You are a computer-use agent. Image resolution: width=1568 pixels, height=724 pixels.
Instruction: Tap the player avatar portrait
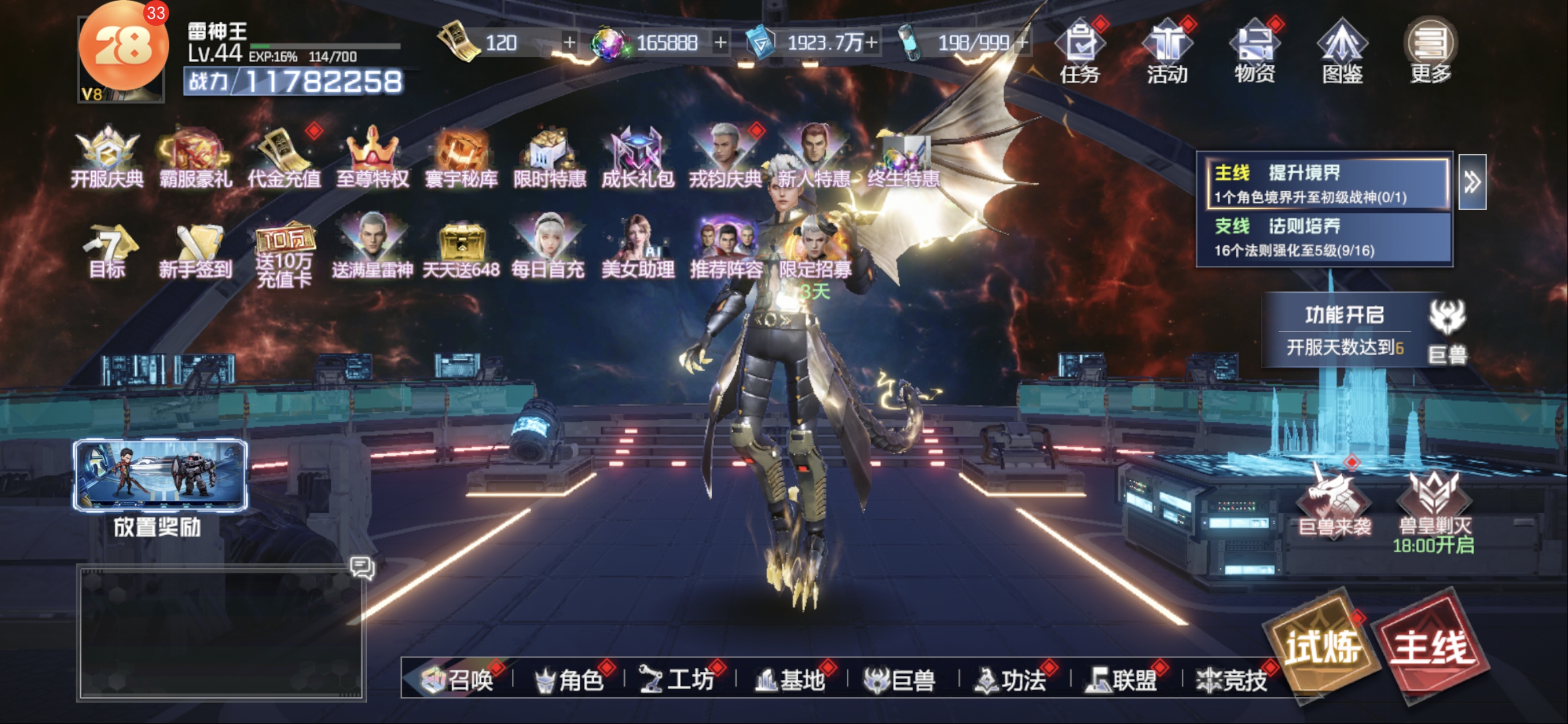(x=121, y=55)
